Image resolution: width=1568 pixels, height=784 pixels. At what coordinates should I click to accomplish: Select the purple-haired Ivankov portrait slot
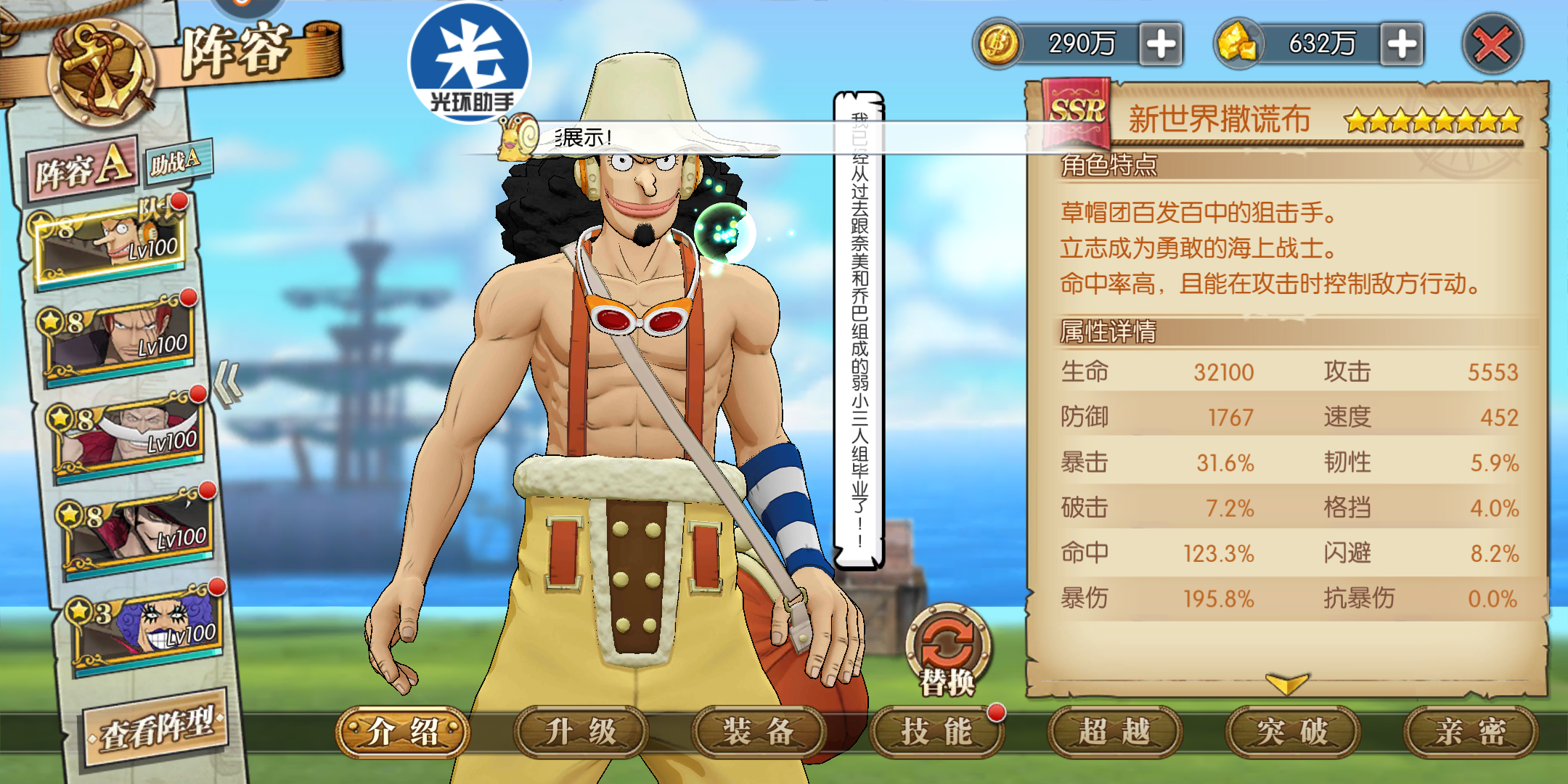[150, 629]
